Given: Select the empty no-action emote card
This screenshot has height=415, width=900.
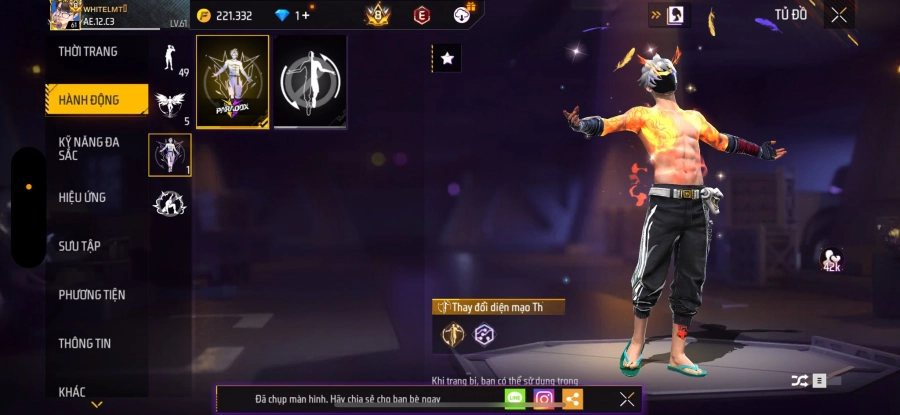Looking at the screenshot, I should coord(310,82).
